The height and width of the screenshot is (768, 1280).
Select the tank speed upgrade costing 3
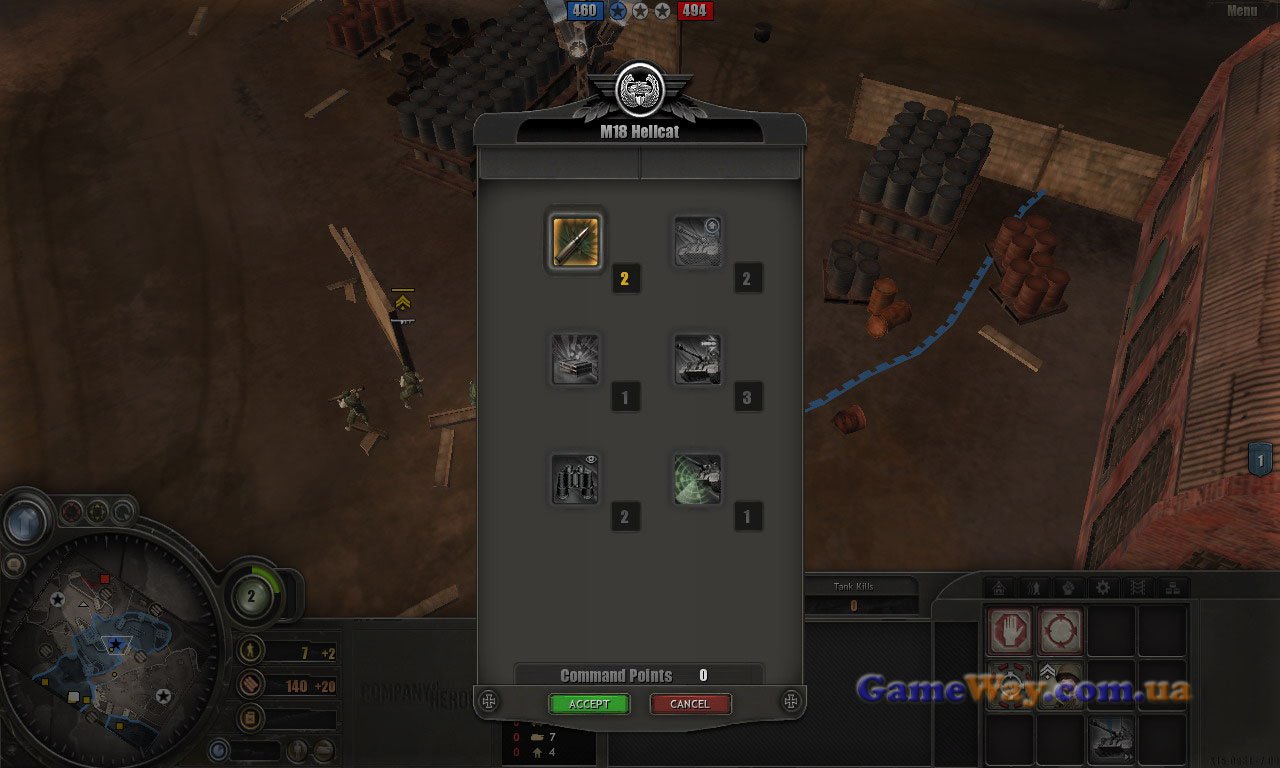[x=697, y=359]
